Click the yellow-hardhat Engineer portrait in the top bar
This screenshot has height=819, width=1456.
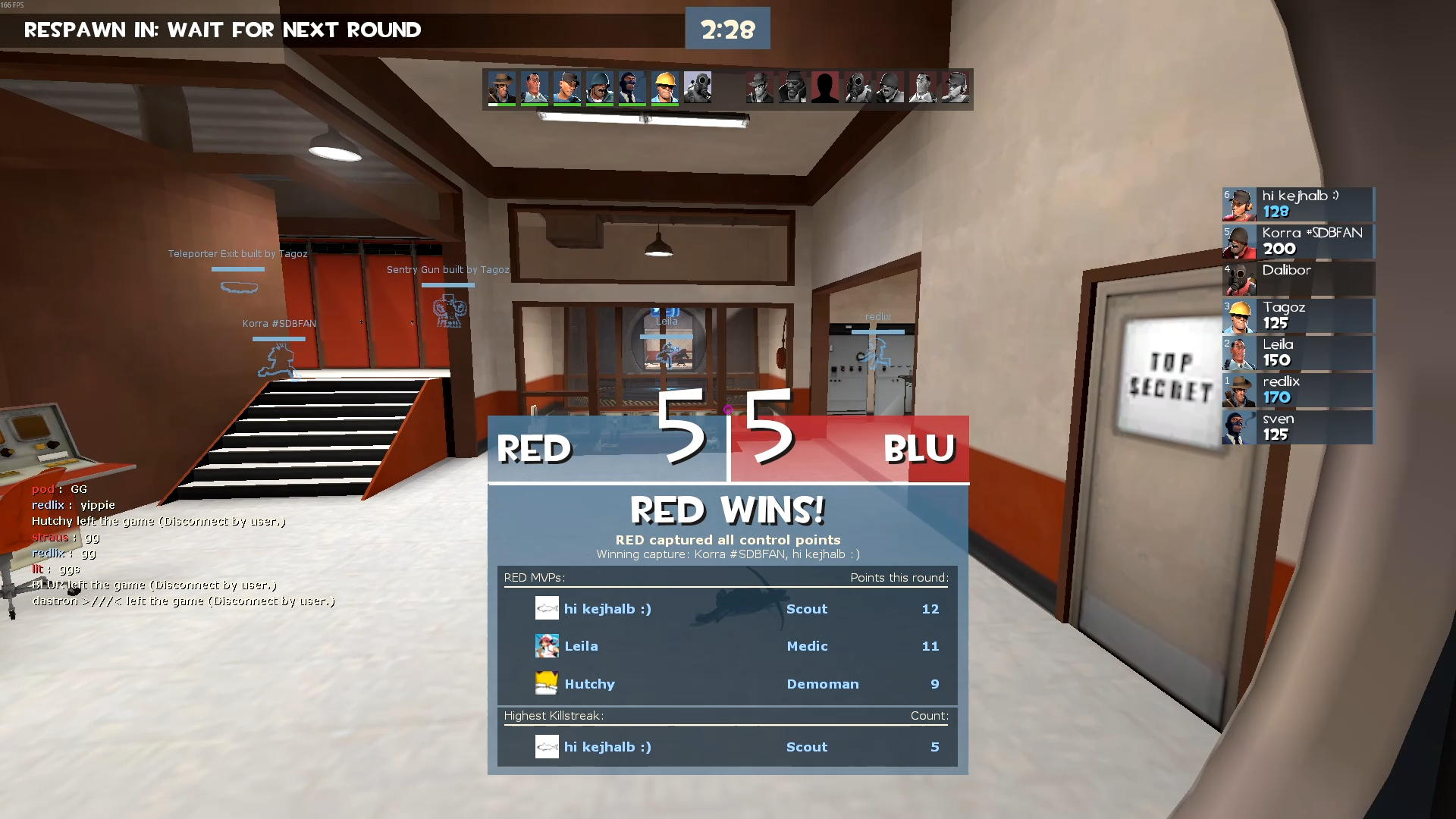[x=665, y=88]
